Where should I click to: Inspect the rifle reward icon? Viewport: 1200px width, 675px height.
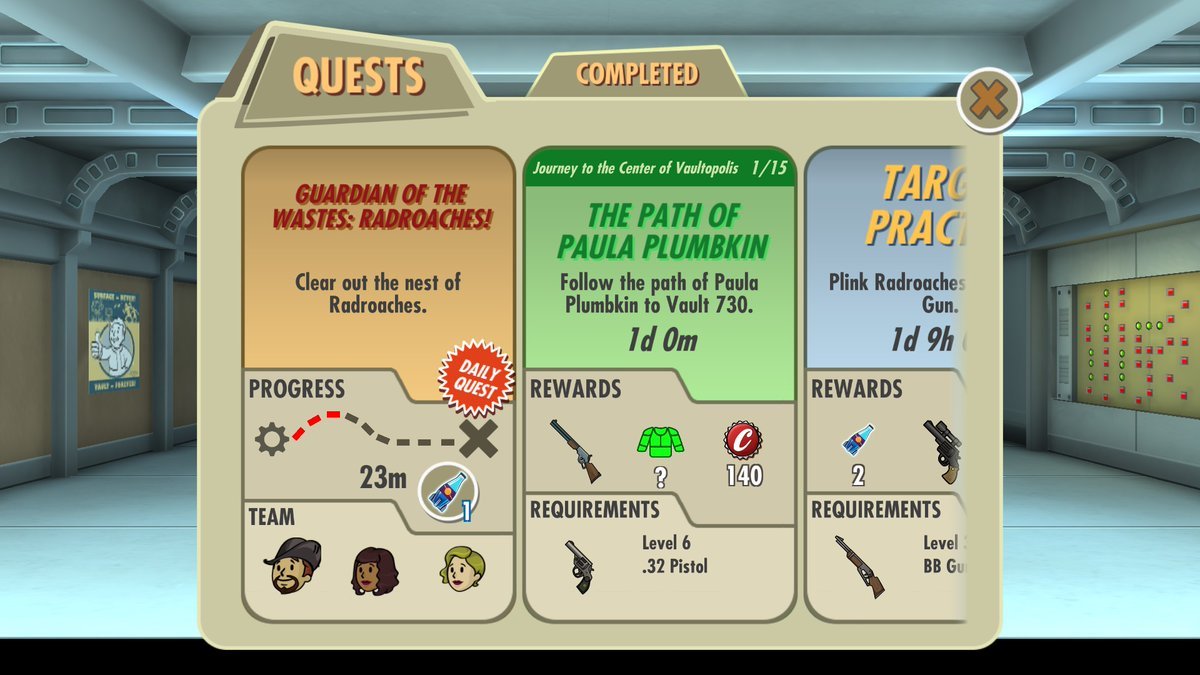(575, 450)
